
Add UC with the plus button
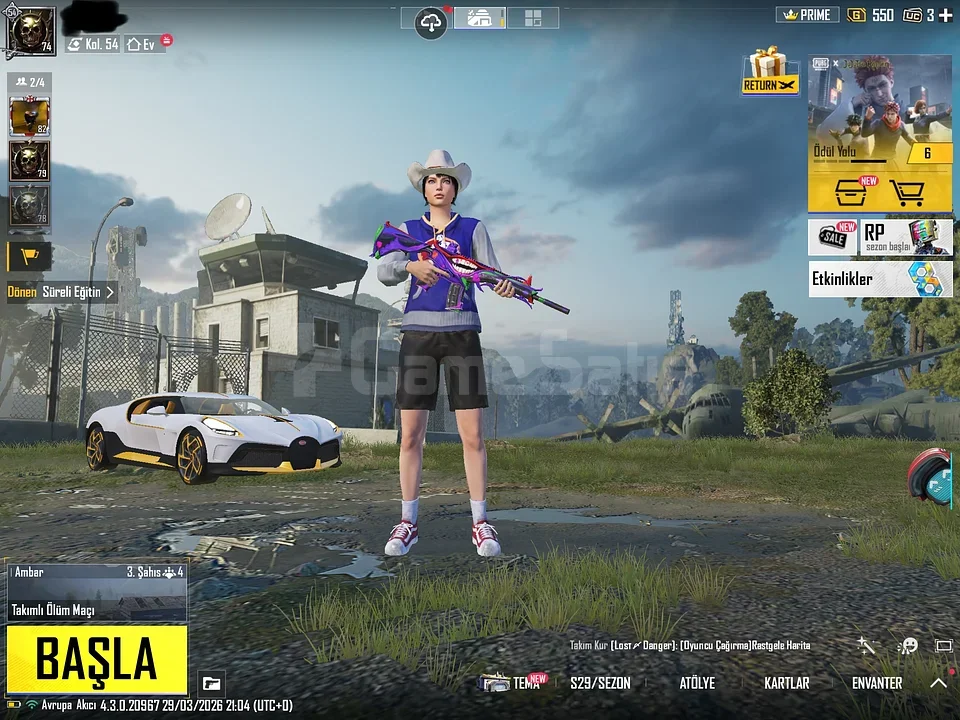945,15
